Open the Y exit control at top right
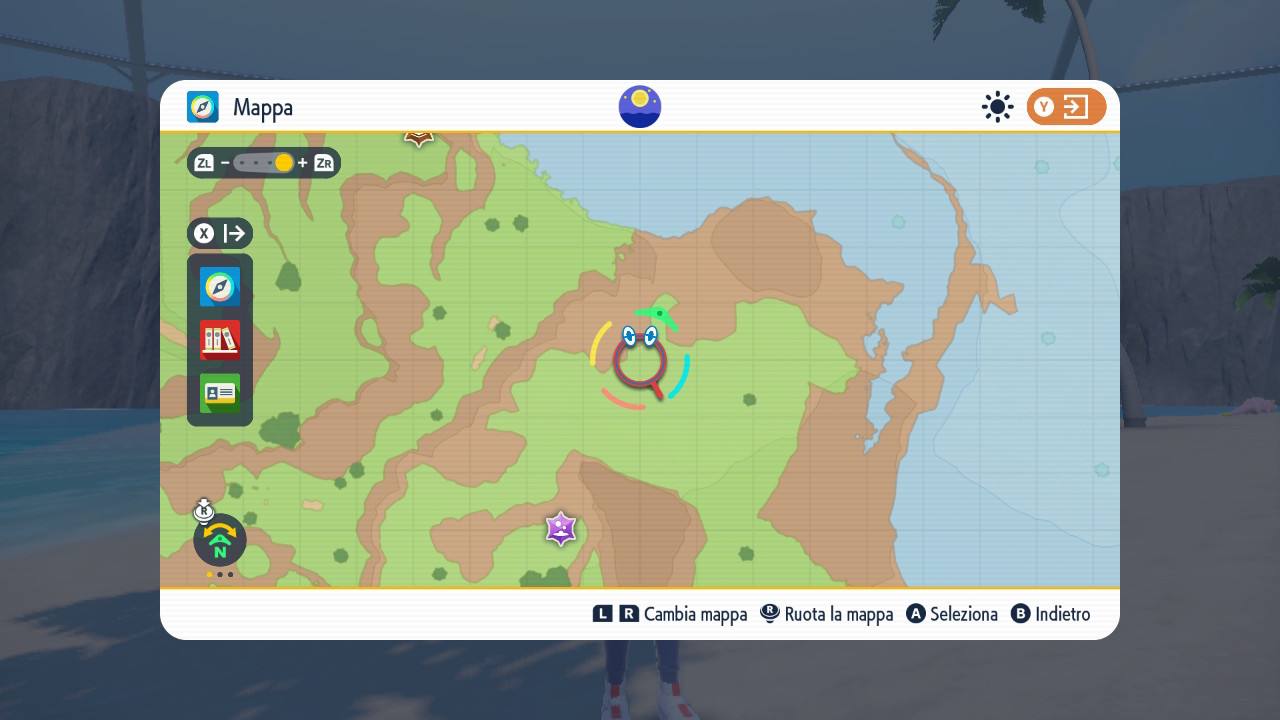 pyautogui.click(x=1066, y=106)
